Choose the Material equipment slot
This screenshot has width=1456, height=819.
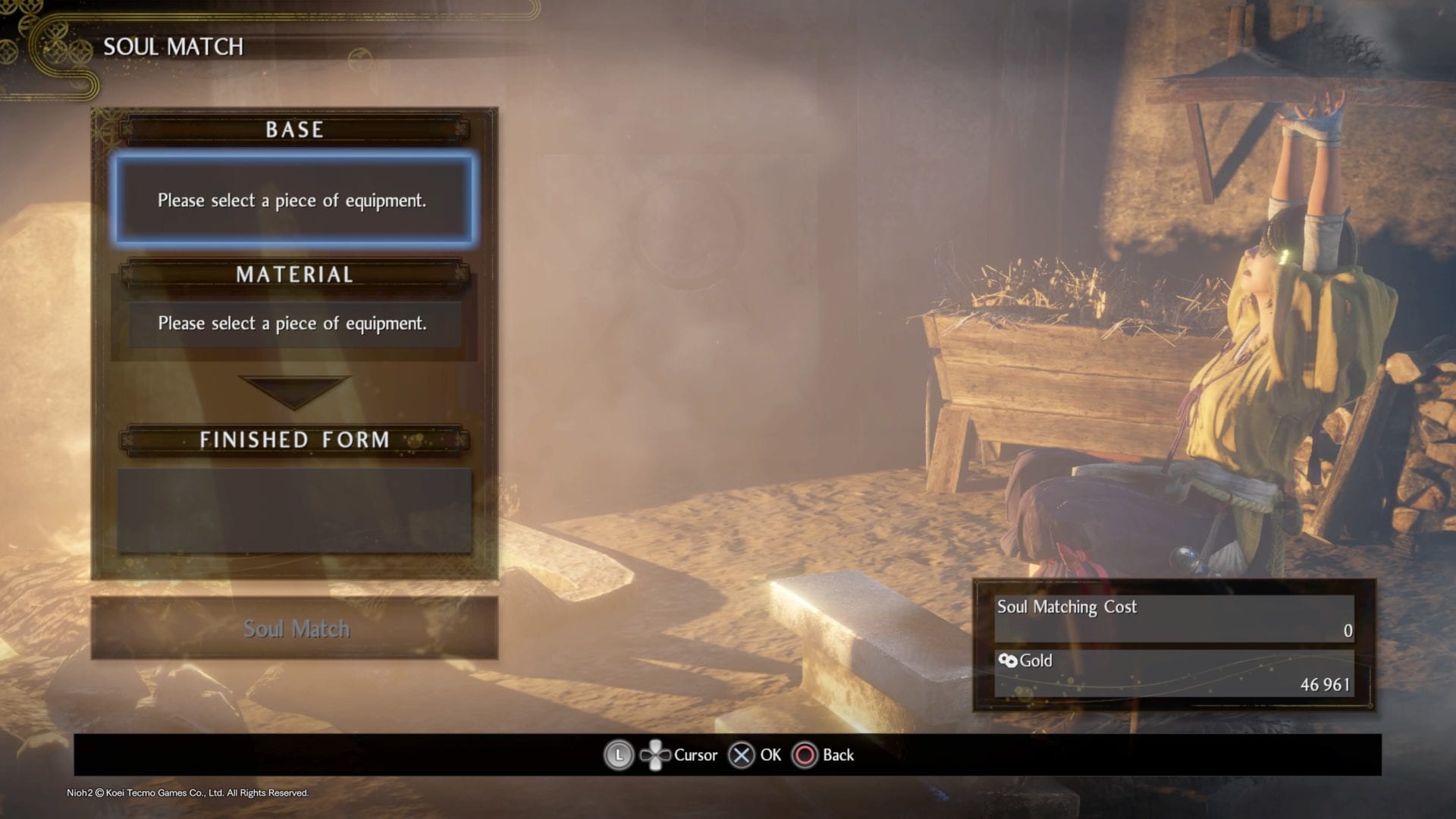pos(293,324)
